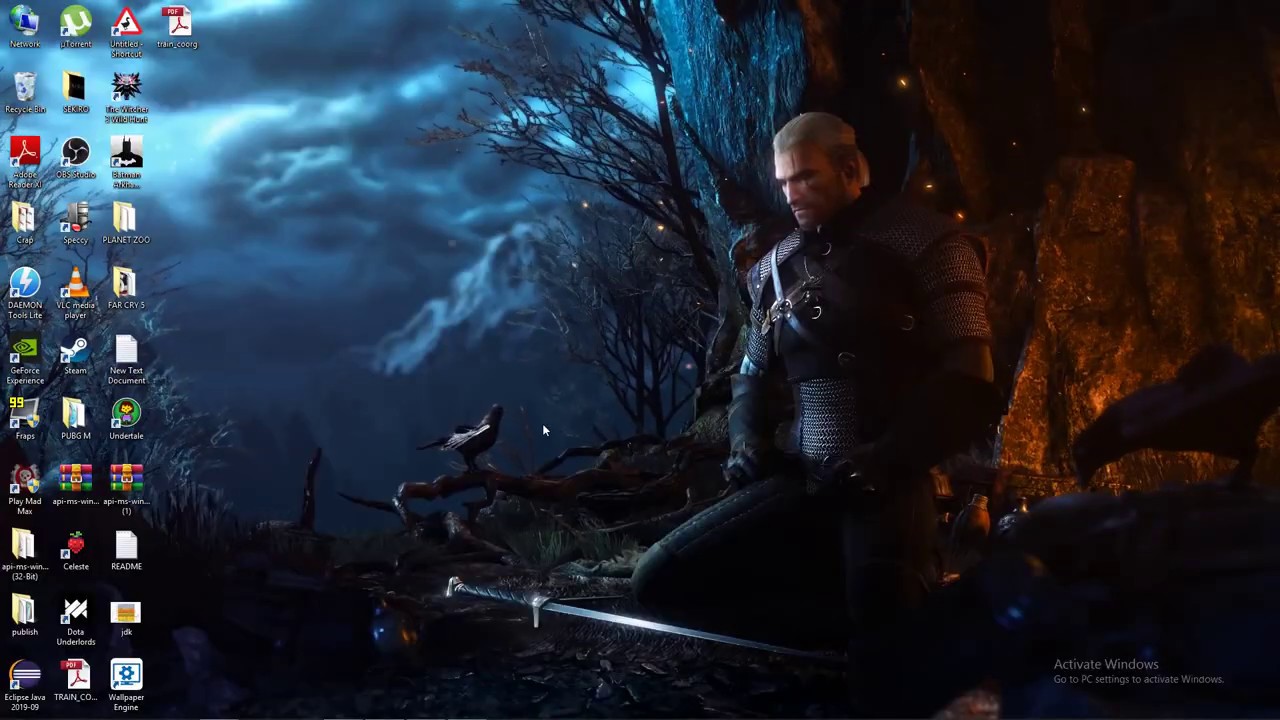The height and width of the screenshot is (720, 1280).
Task: Open GeForce Experience
Action: (25, 355)
